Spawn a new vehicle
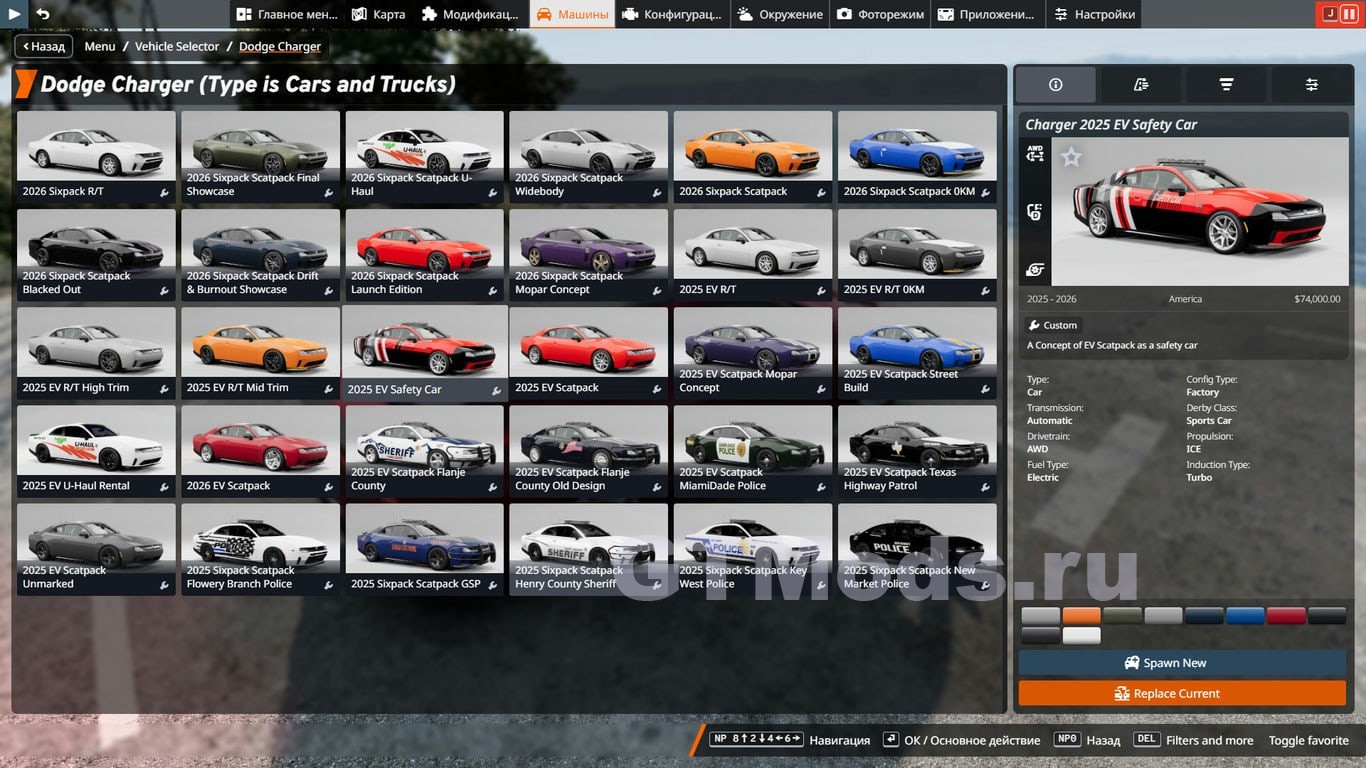 pyautogui.click(x=1182, y=663)
